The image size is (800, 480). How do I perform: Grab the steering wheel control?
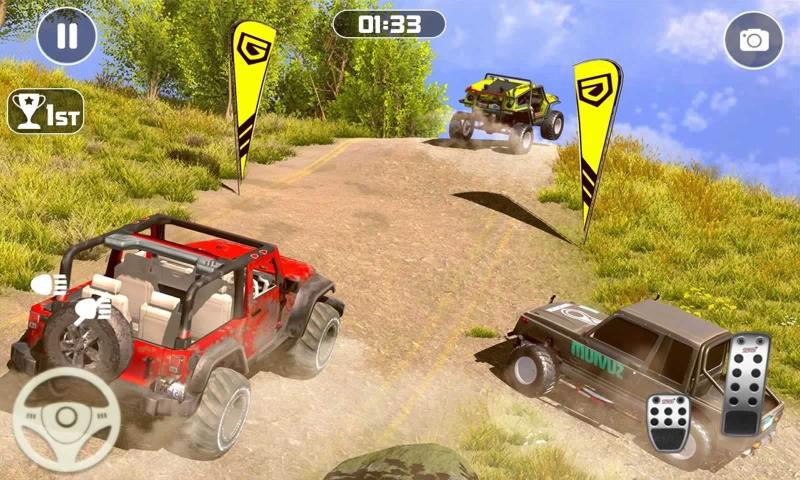tap(64, 421)
